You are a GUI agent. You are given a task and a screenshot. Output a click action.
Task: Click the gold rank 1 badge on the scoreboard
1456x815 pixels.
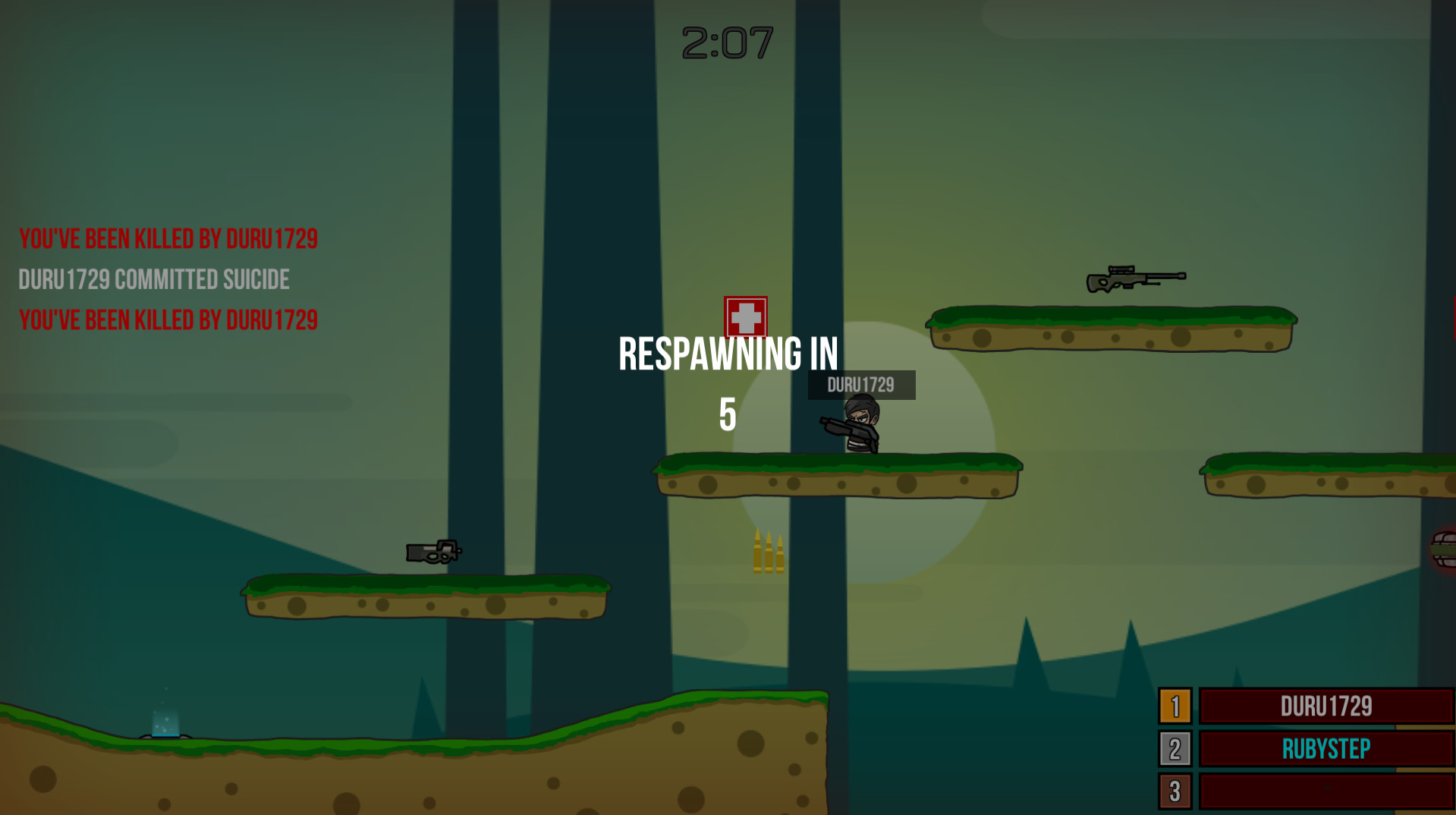point(1177,706)
